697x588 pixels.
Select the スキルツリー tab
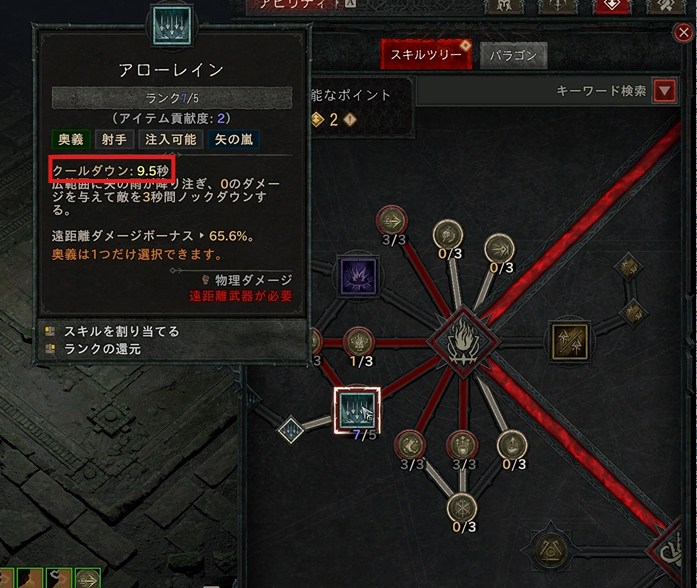coord(425,54)
